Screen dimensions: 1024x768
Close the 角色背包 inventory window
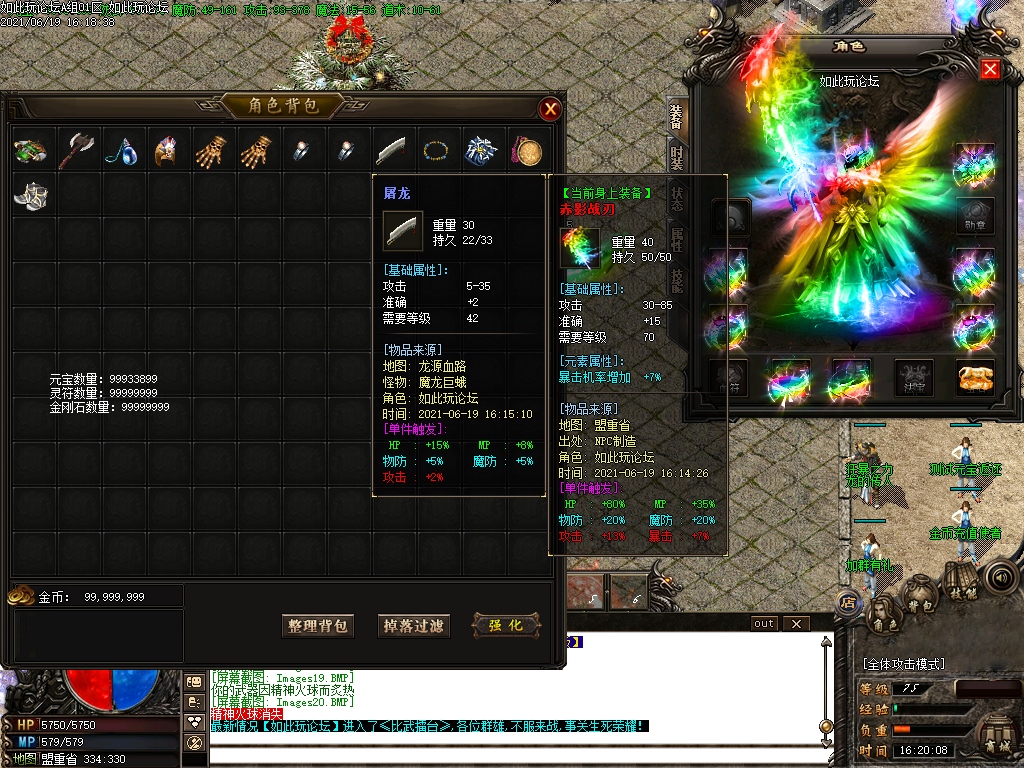pos(550,109)
